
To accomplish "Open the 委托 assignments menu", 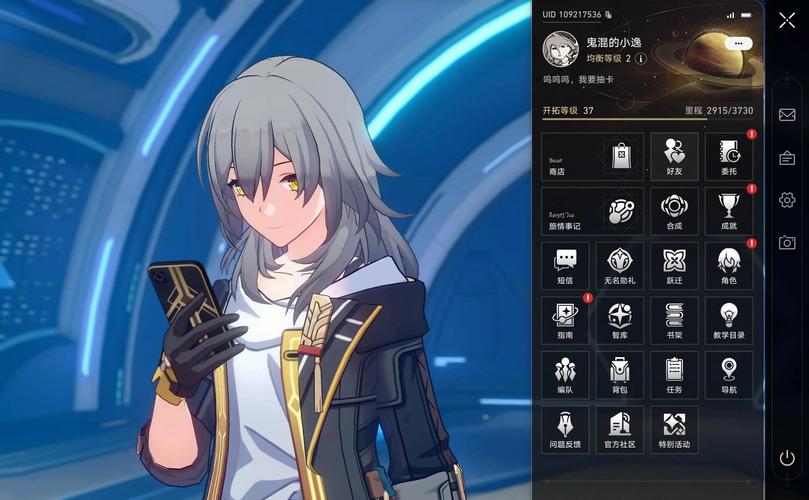I will coord(729,157).
